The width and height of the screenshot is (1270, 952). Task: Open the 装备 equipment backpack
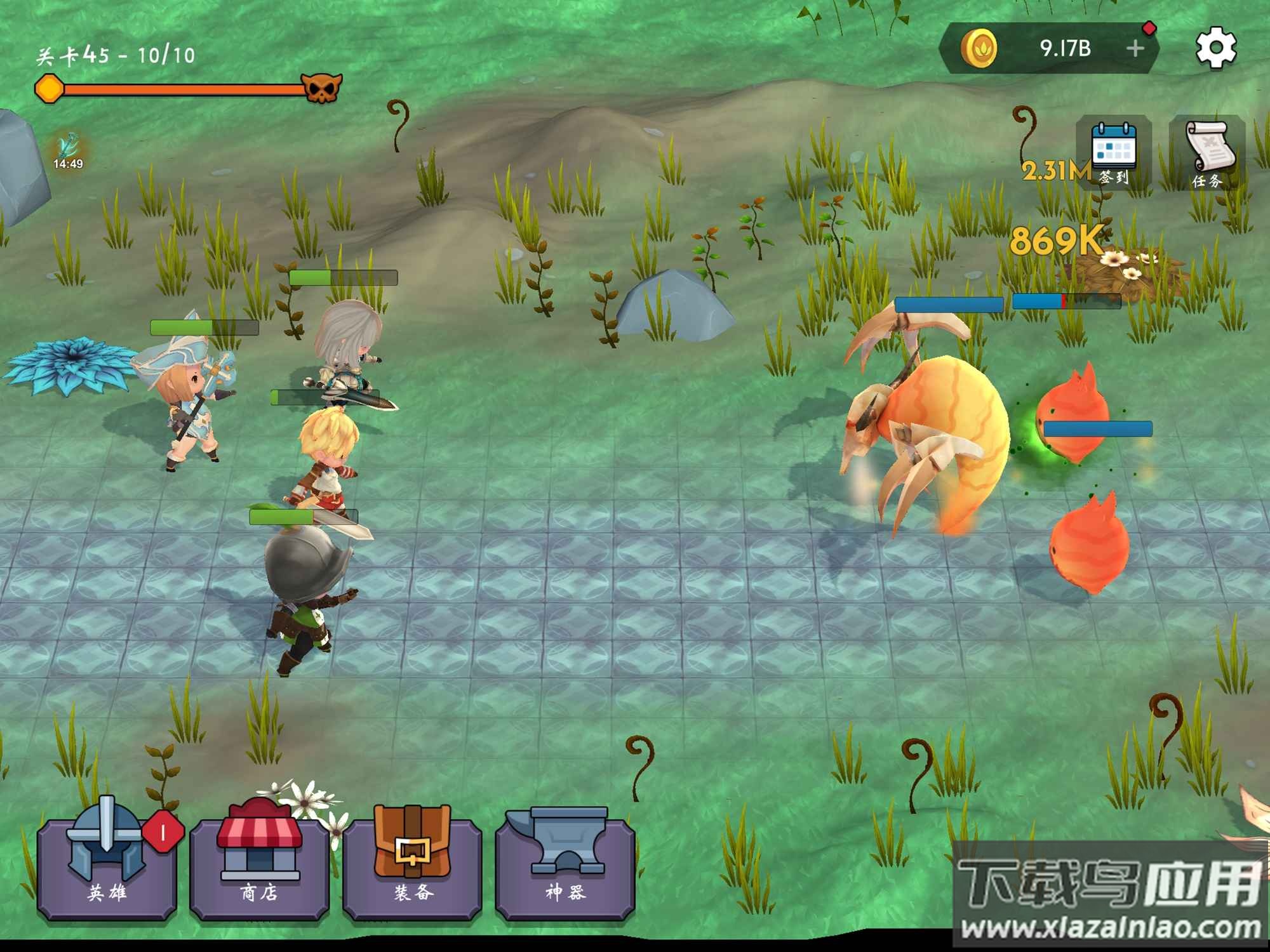(412, 866)
